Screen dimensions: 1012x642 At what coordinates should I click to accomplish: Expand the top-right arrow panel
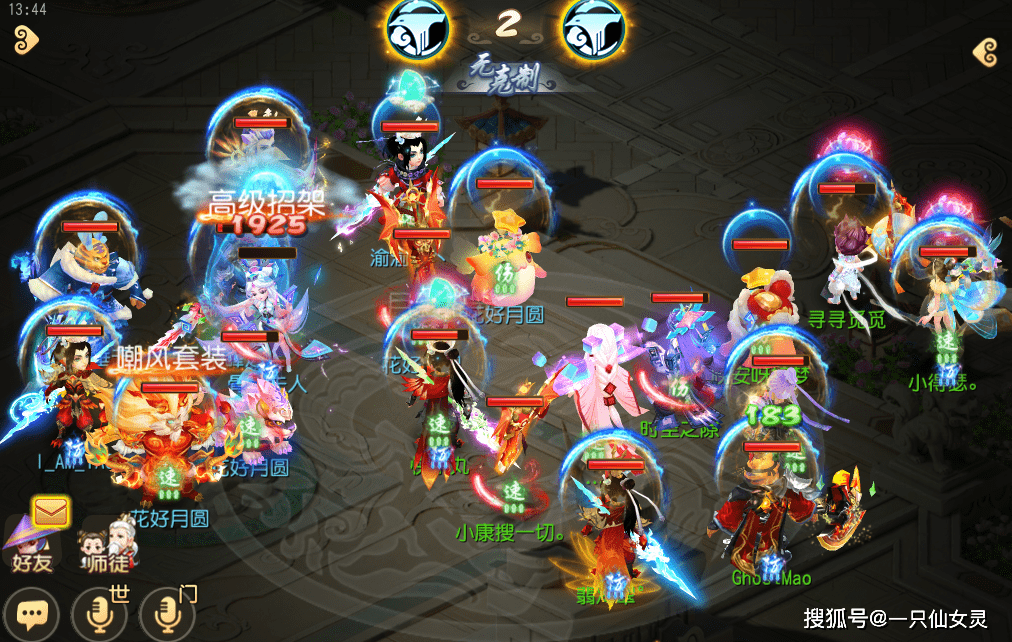[x=985, y=51]
